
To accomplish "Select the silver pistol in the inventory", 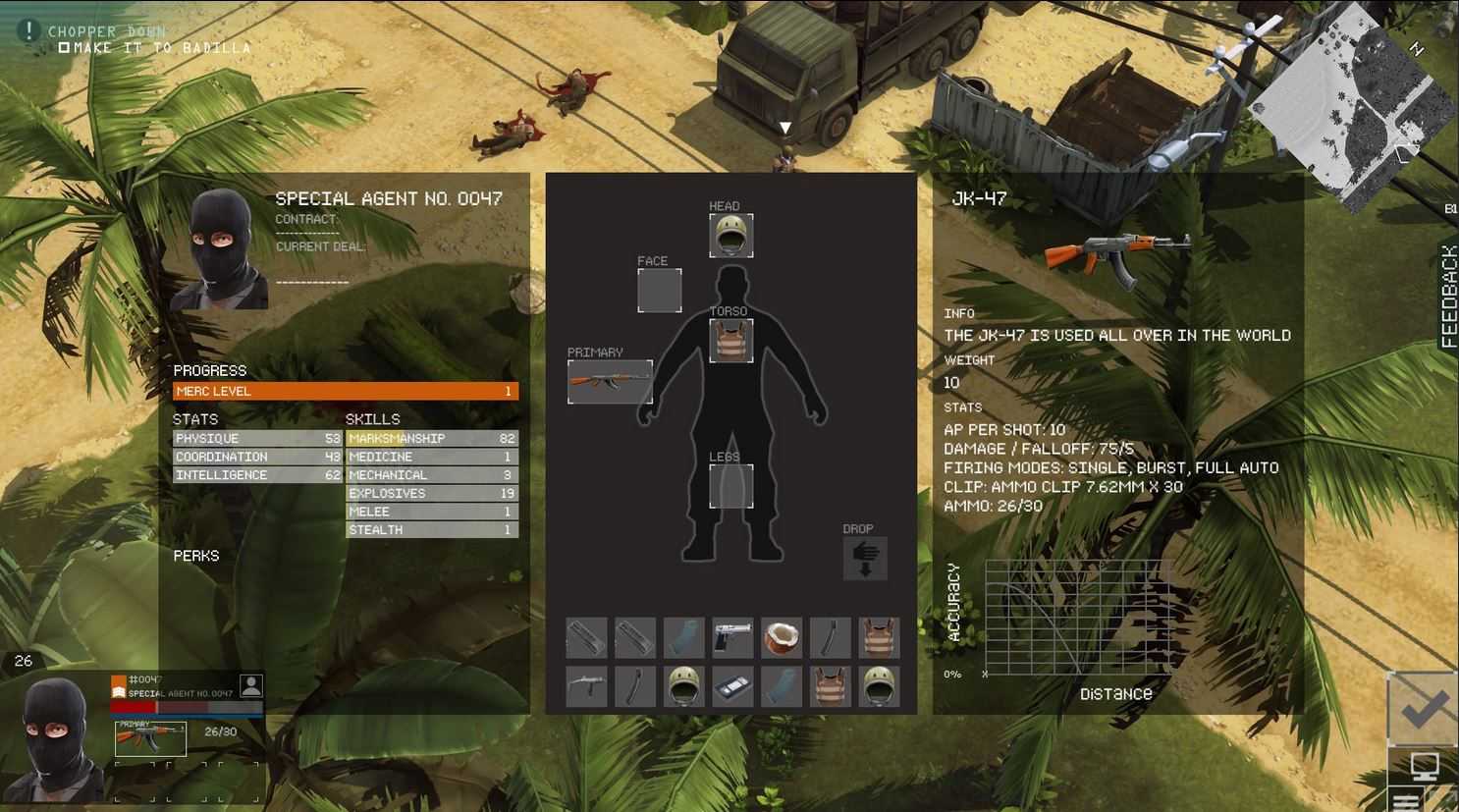I will click(732, 638).
